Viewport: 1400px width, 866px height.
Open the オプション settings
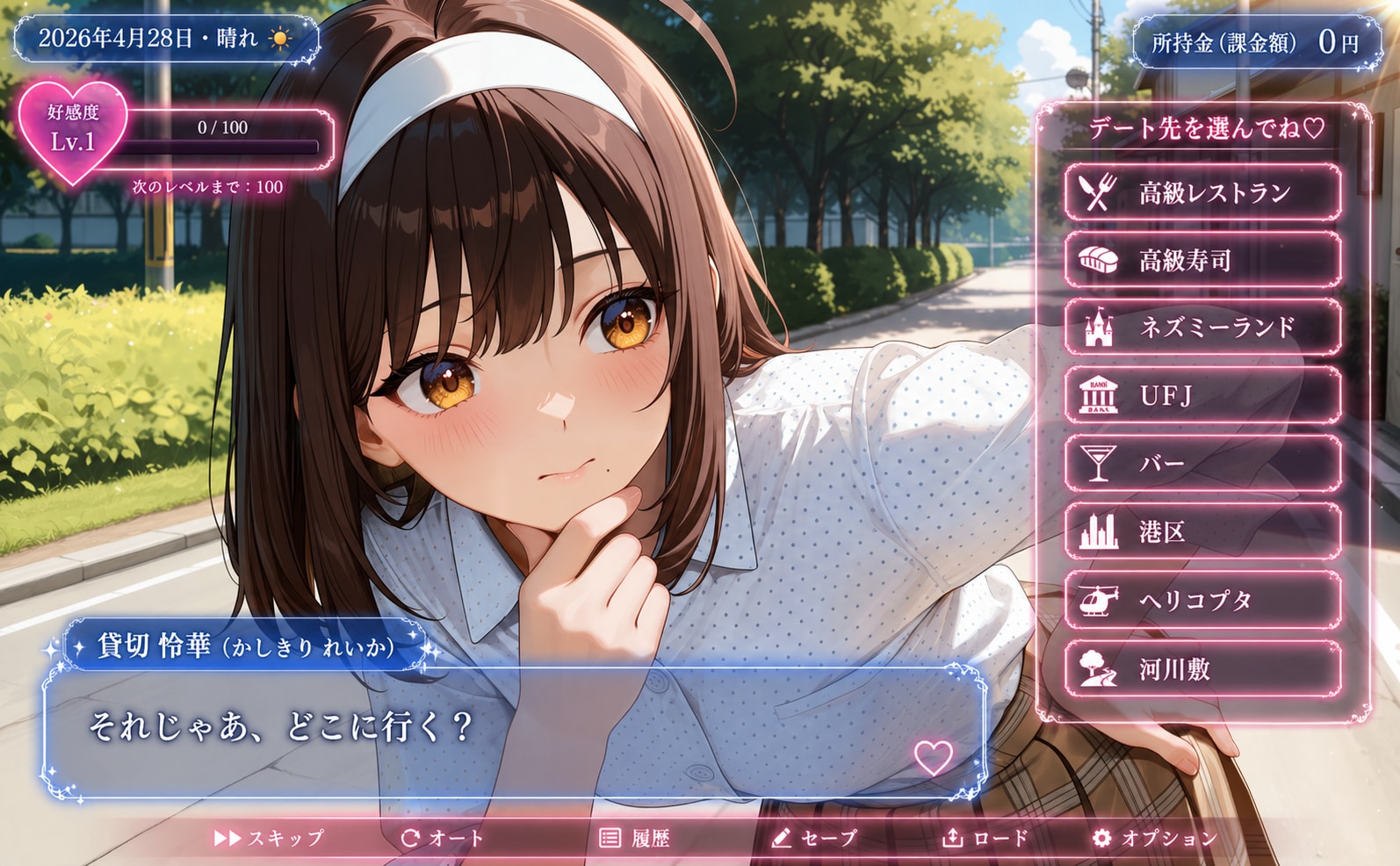(1154, 838)
